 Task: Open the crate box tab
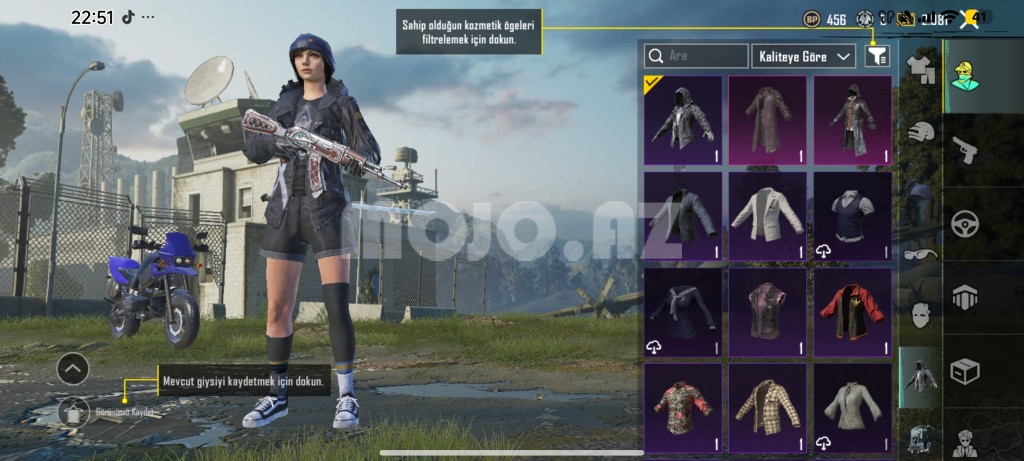[x=965, y=370]
